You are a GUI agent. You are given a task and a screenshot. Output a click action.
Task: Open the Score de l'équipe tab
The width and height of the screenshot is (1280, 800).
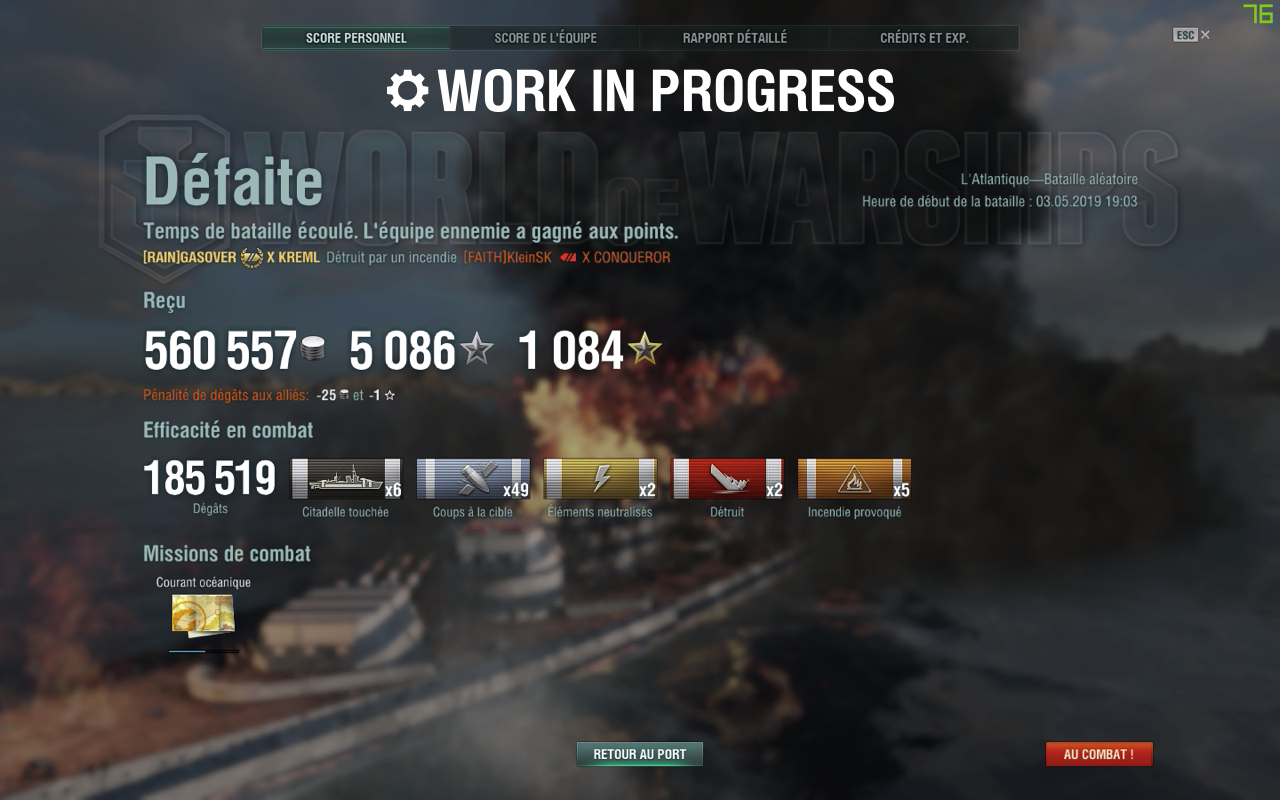click(x=545, y=38)
